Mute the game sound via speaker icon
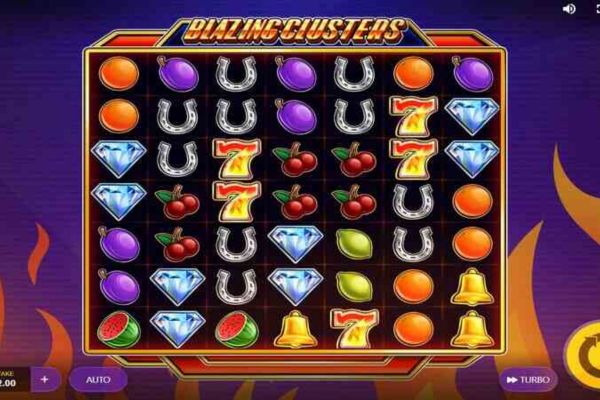 coord(570,9)
